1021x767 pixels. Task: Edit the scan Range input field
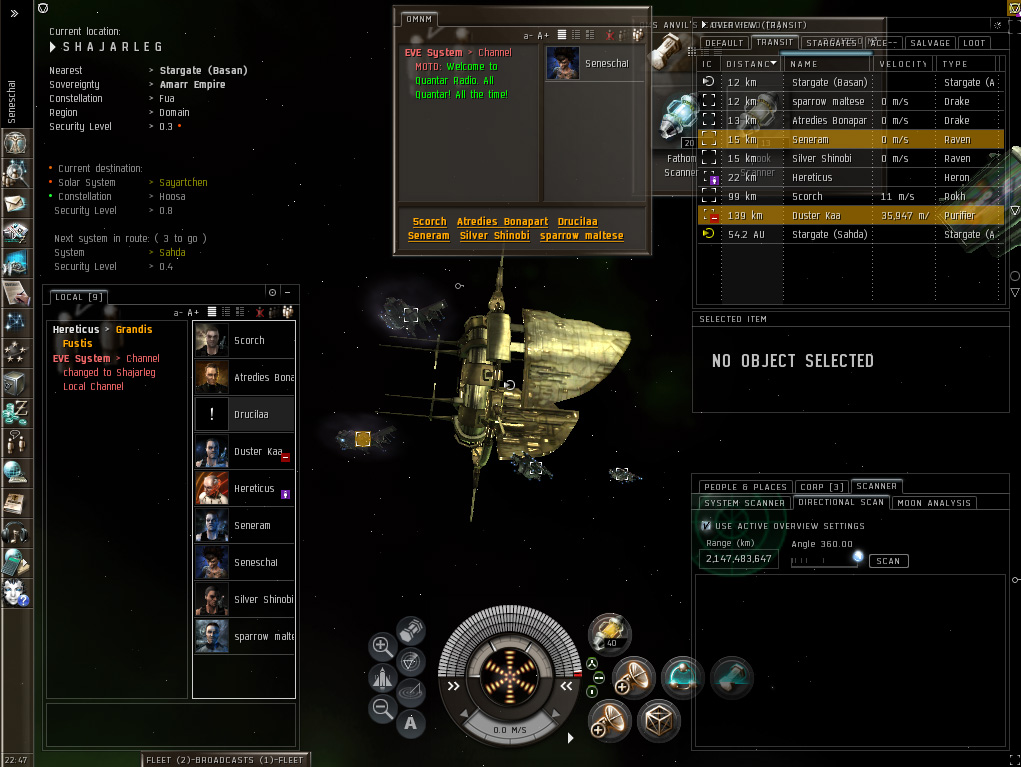coord(739,559)
